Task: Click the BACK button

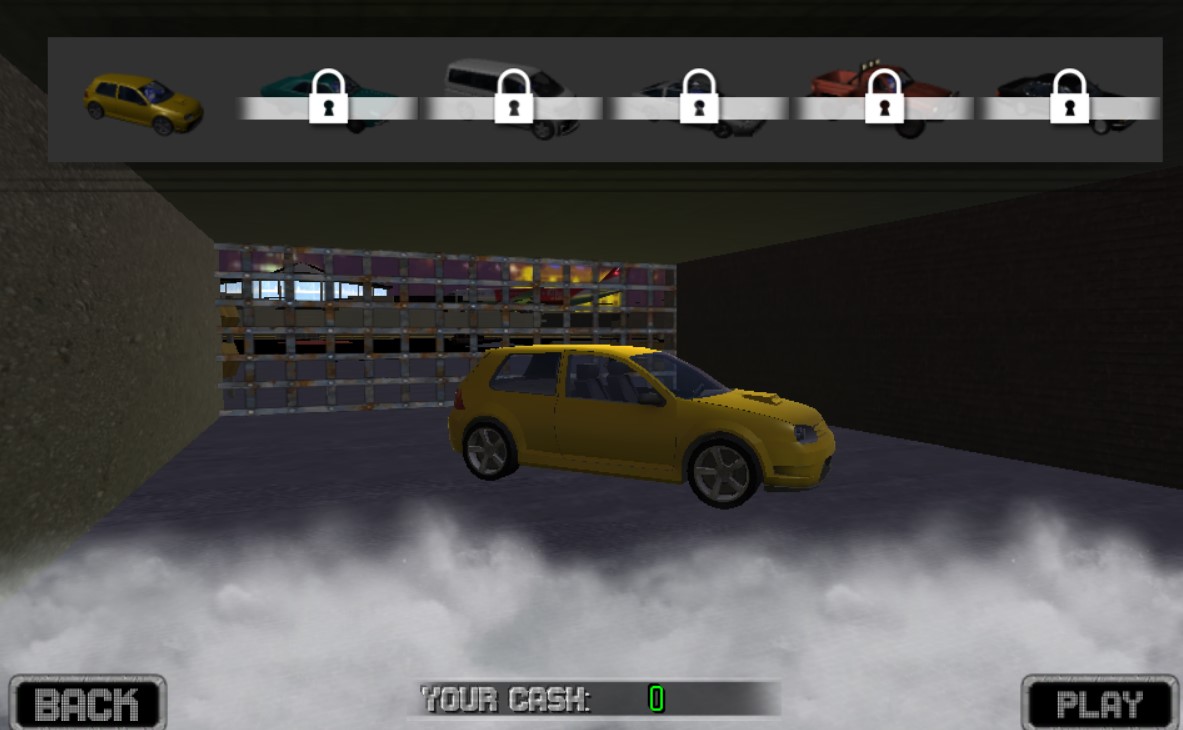Action: pos(87,703)
